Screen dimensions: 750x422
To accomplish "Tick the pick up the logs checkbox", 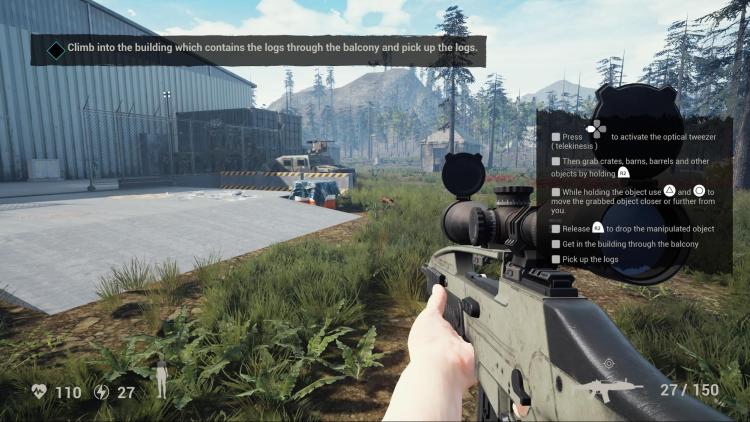I will click(x=556, y=260).
